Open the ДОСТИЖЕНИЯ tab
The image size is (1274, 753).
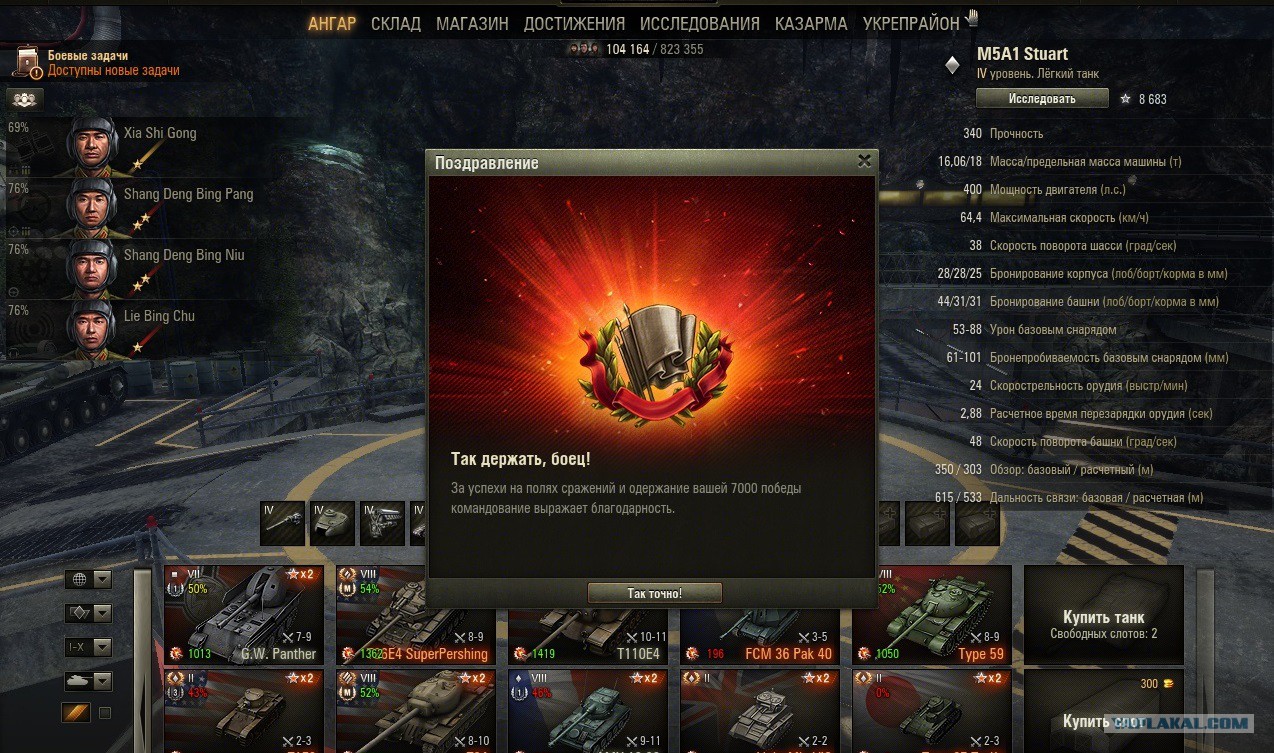point(574,24)
